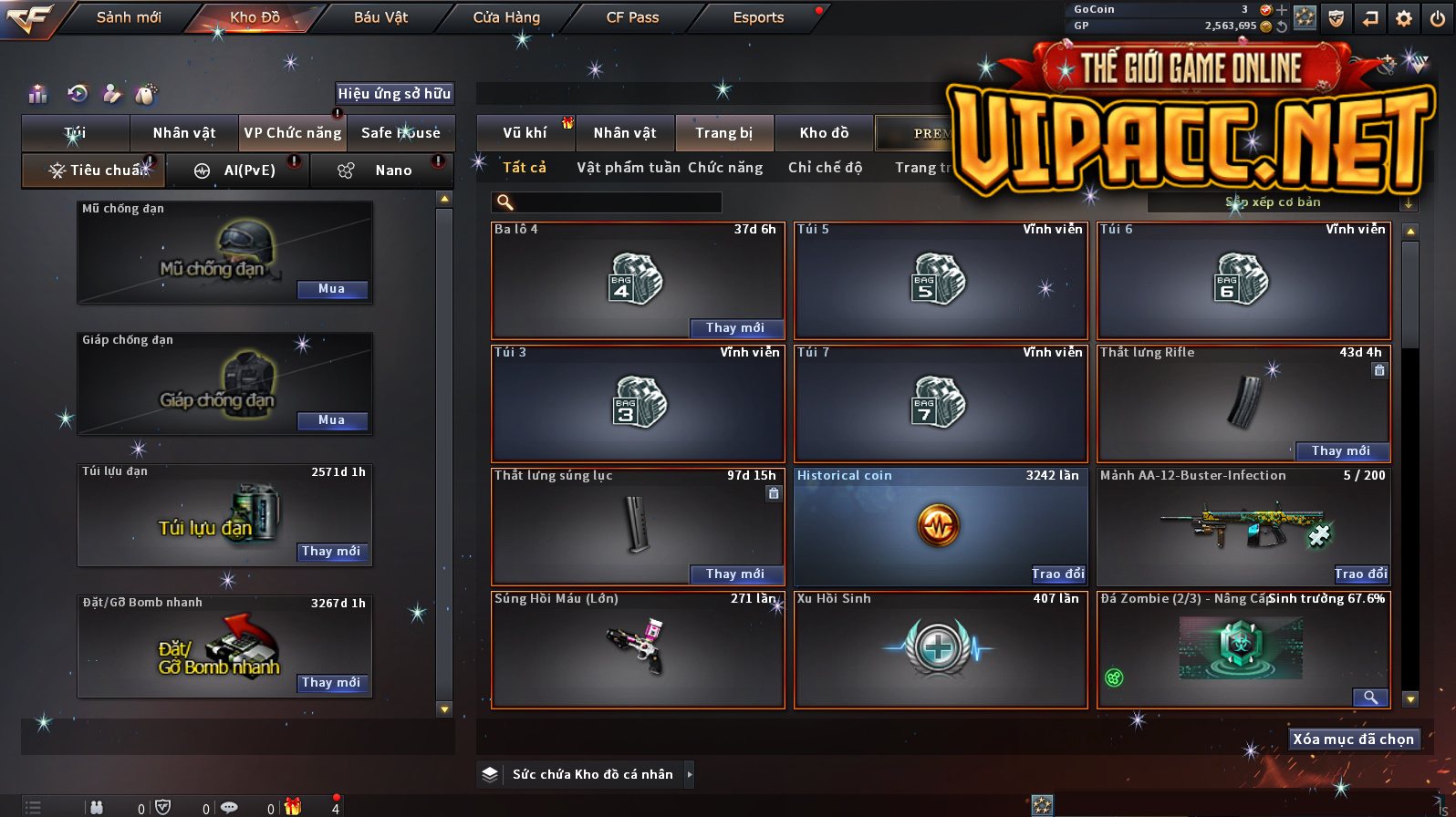The height and width of the screenshot is (817, 1456).
Task: Select the Ba lô 4 bag slot
Action: tap(638, 278)
